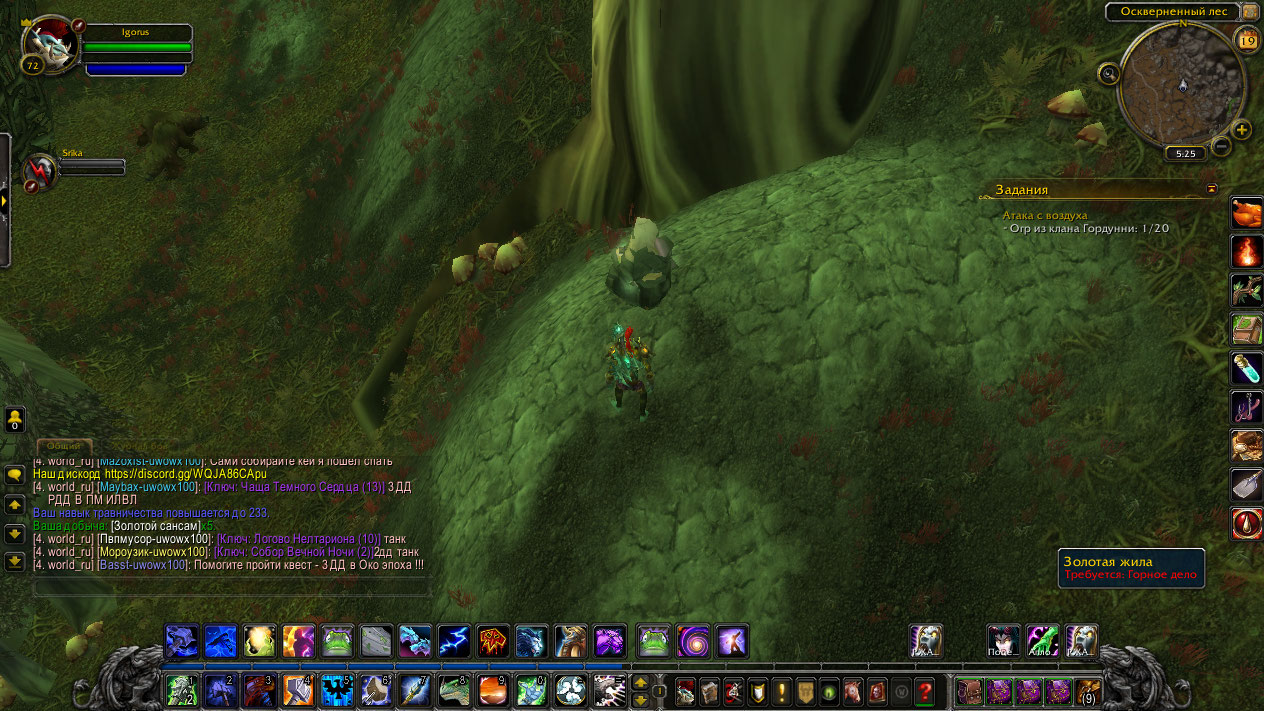Viewport: 1264px width, 711px height.
Task: Open the main backpack
Action: (1088, 691)
